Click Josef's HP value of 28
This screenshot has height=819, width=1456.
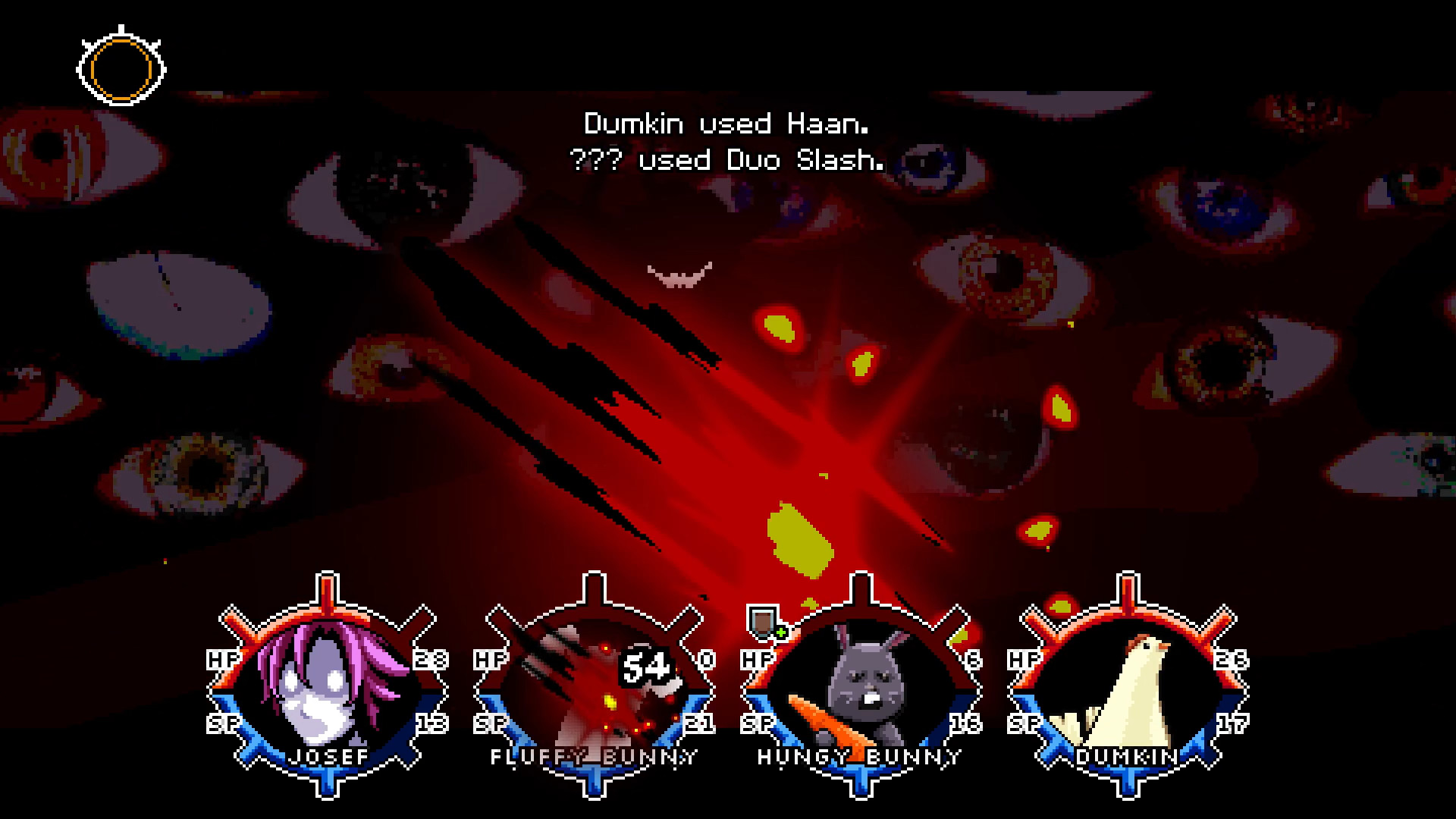click(x=429, y=661)
